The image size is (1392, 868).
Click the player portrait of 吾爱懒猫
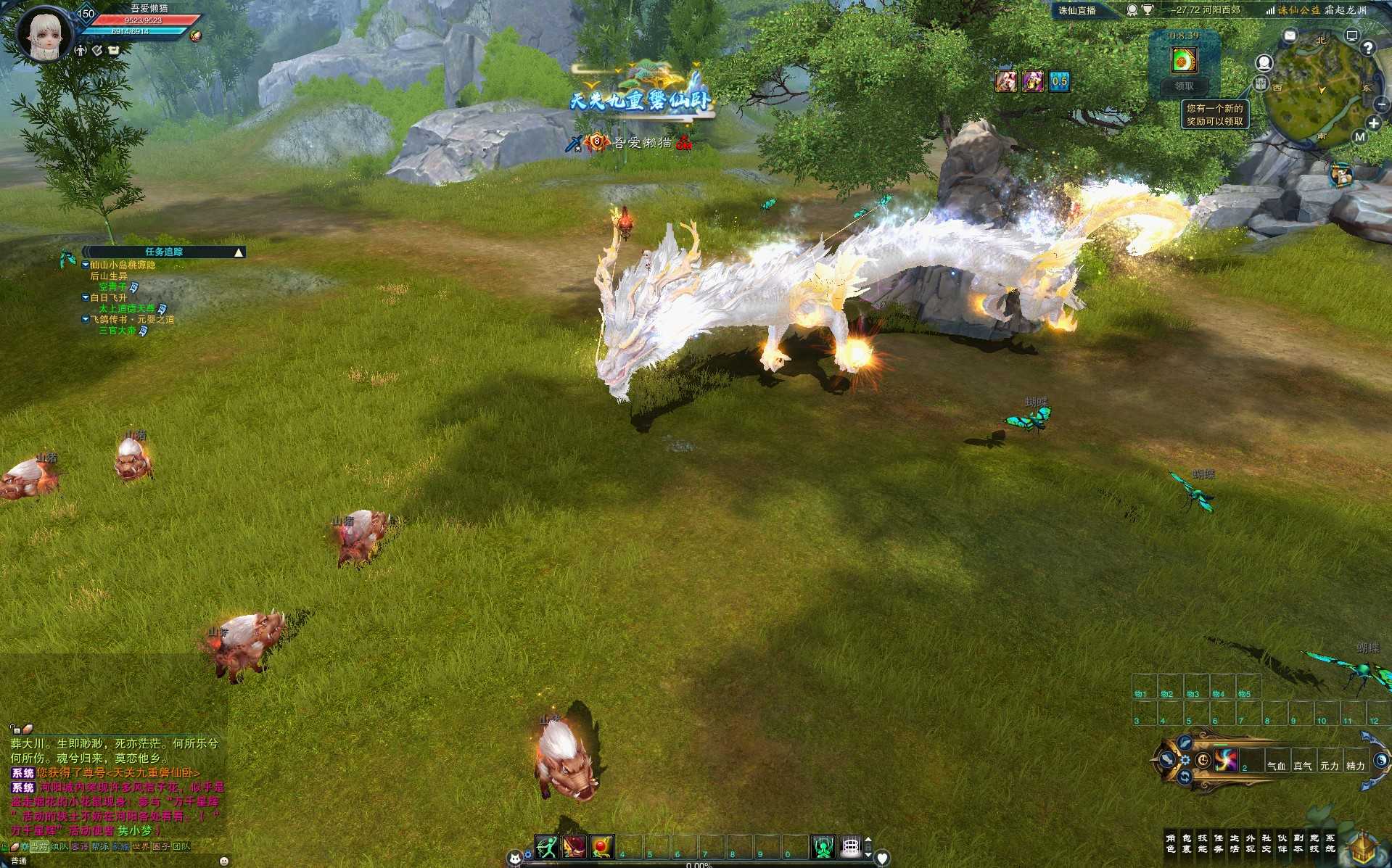pos(45,35)
